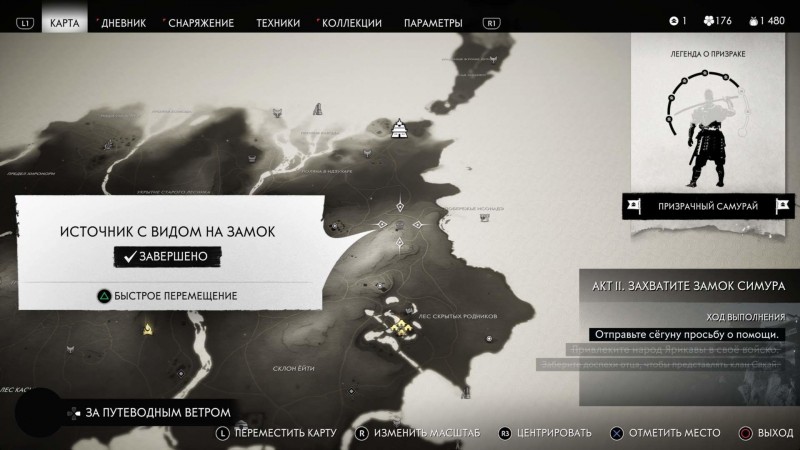Select the Техники tab
Screen dimensions: 800x450
pyautogui.click(x=277, y=22)
